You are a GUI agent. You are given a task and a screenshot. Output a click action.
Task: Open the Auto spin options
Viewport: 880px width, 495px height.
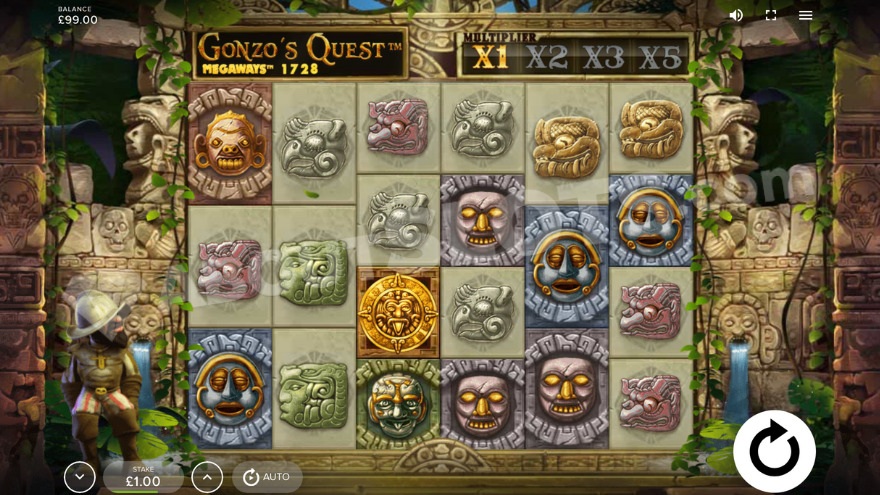(267, 477)
